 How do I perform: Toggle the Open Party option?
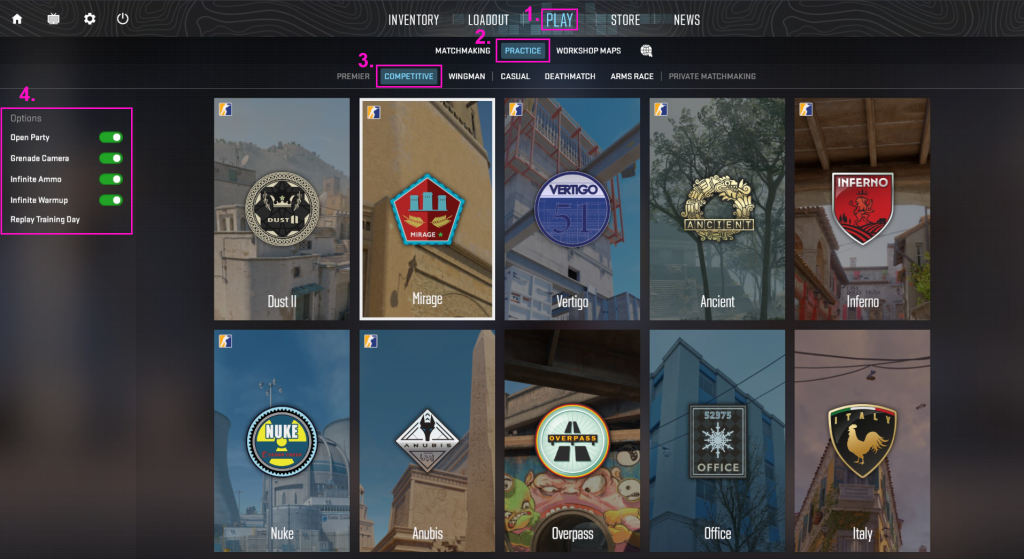pos(111,138)
